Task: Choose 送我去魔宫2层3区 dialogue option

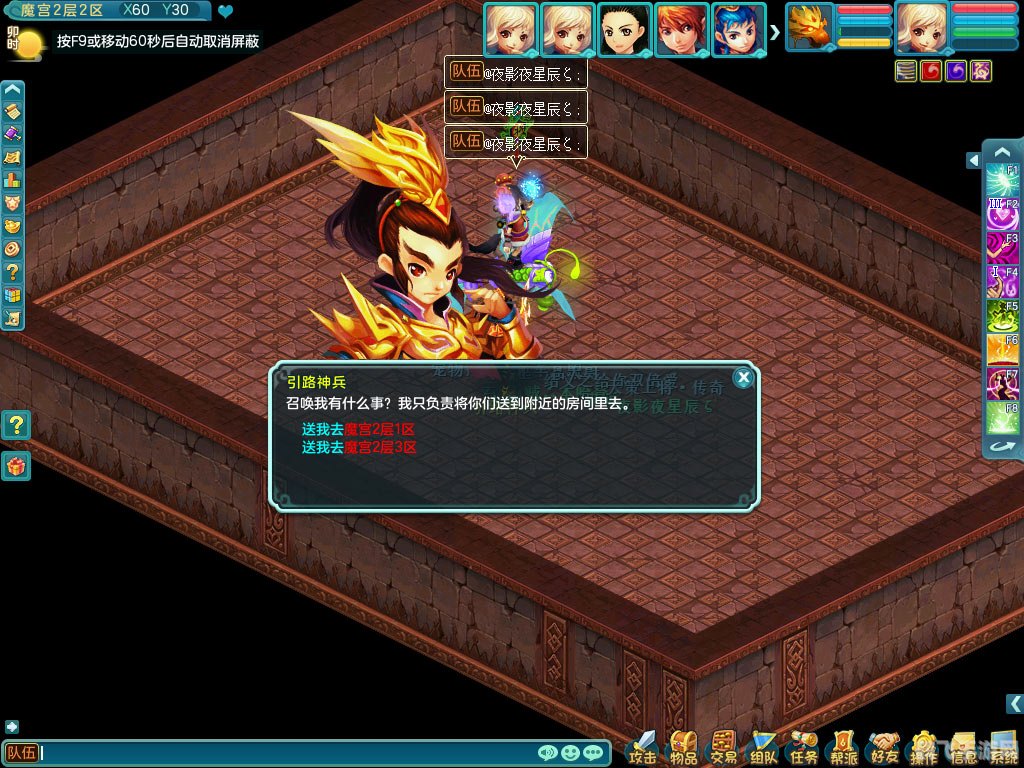Action: click(358, 447)
